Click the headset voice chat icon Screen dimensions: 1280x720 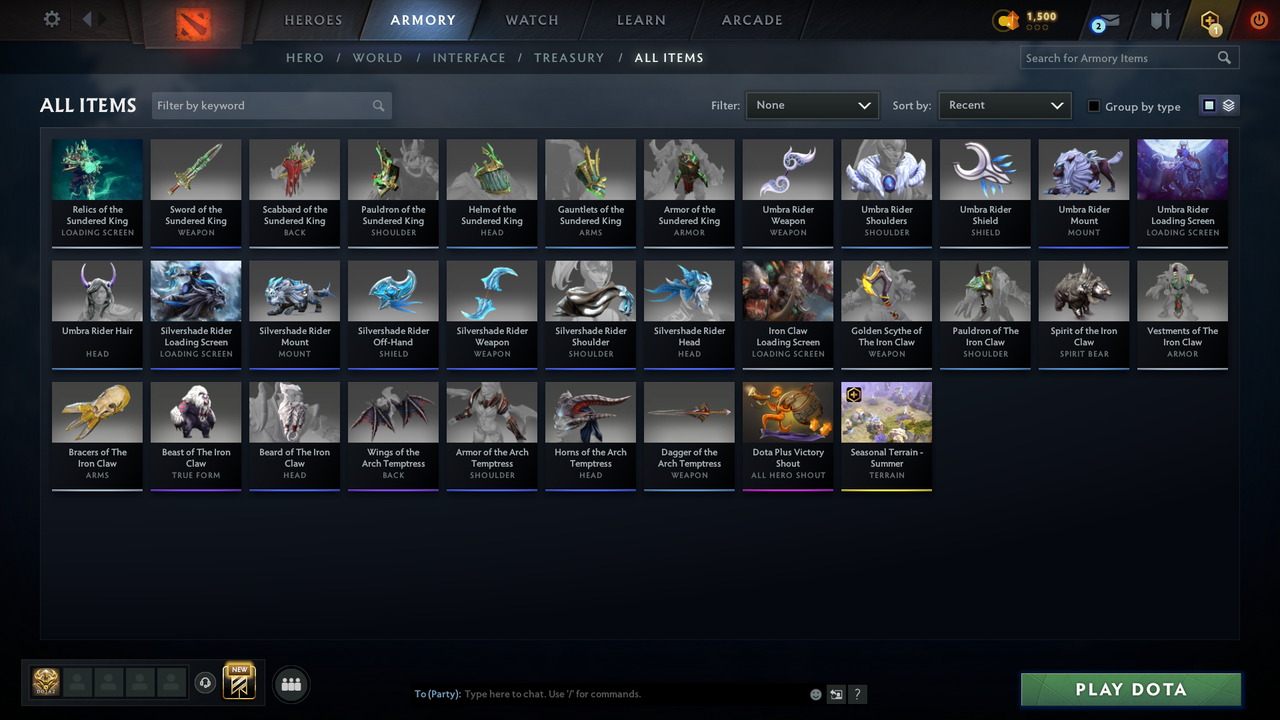coord(206,682)
